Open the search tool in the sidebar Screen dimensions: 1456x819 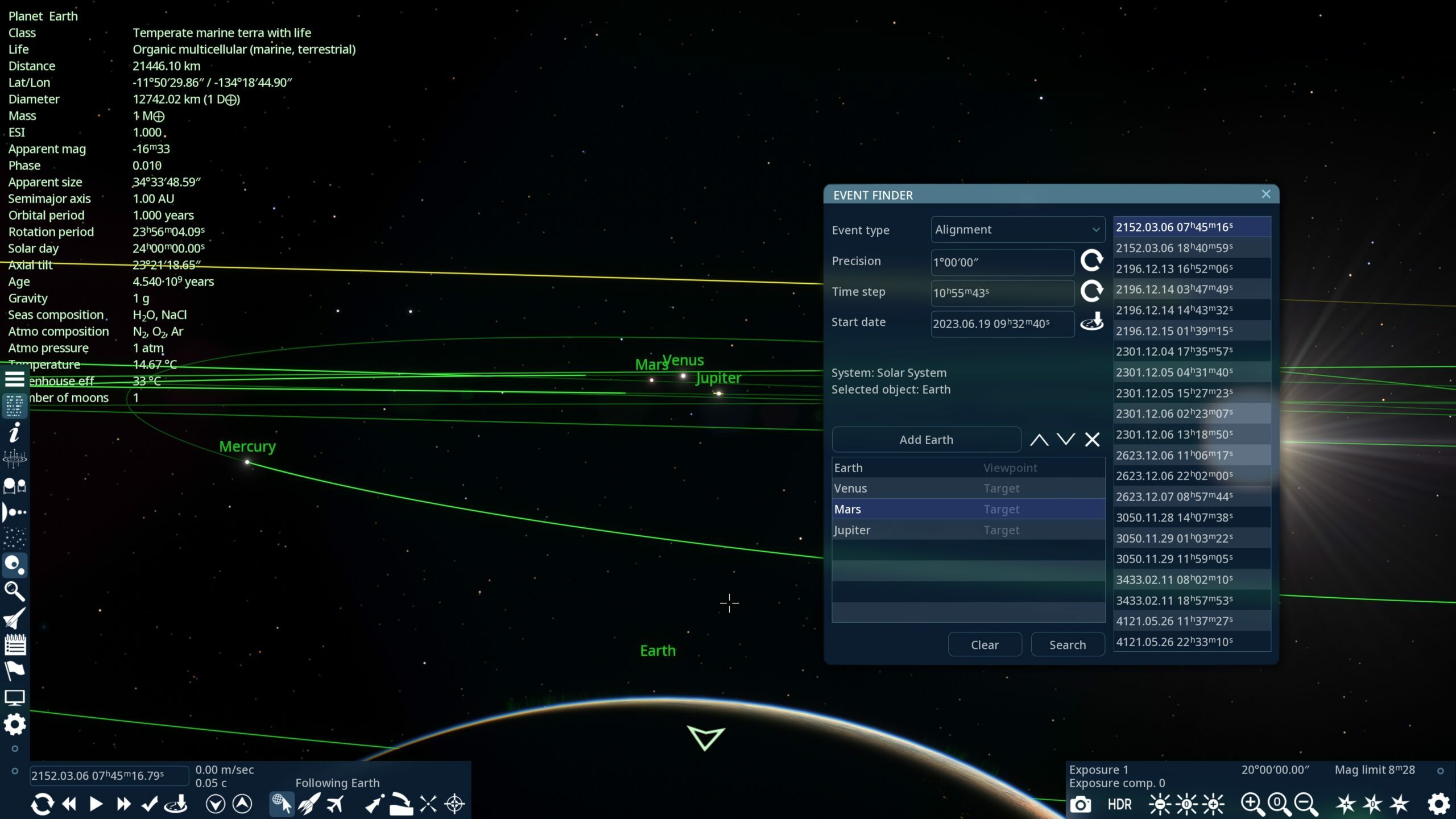coord(15,592)
